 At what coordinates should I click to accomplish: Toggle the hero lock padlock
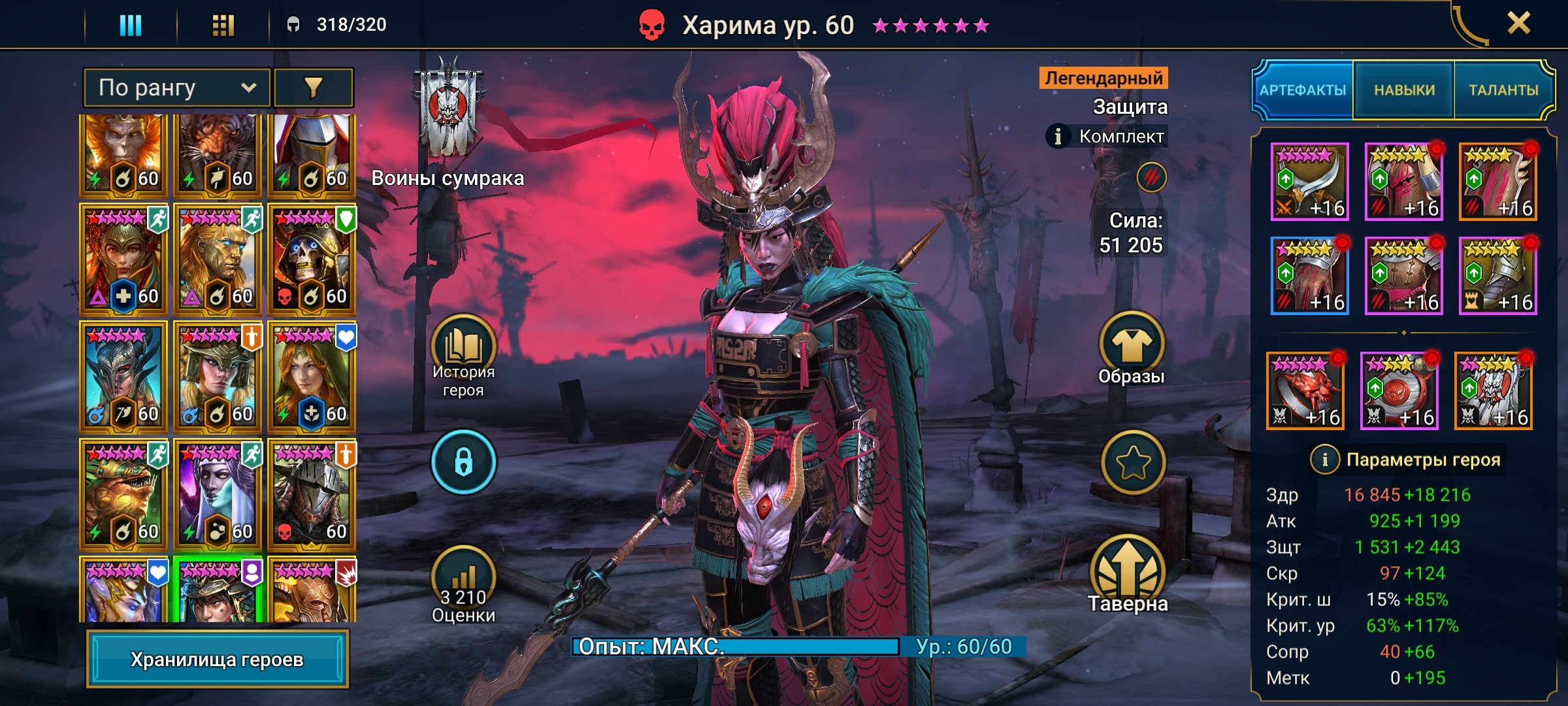click(463, 462)
